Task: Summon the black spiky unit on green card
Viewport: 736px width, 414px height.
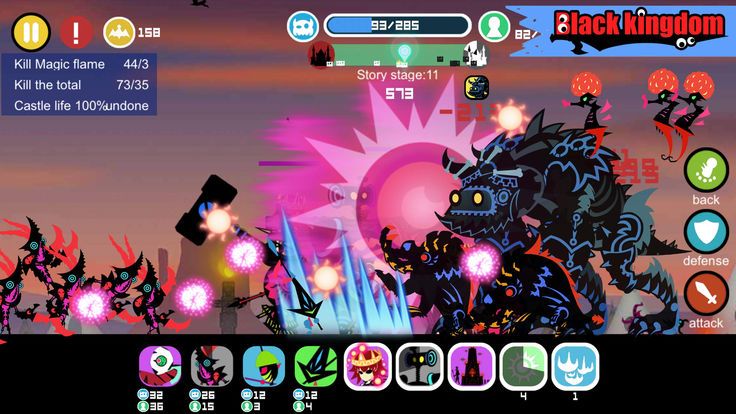Action: [x=316, y=366]
